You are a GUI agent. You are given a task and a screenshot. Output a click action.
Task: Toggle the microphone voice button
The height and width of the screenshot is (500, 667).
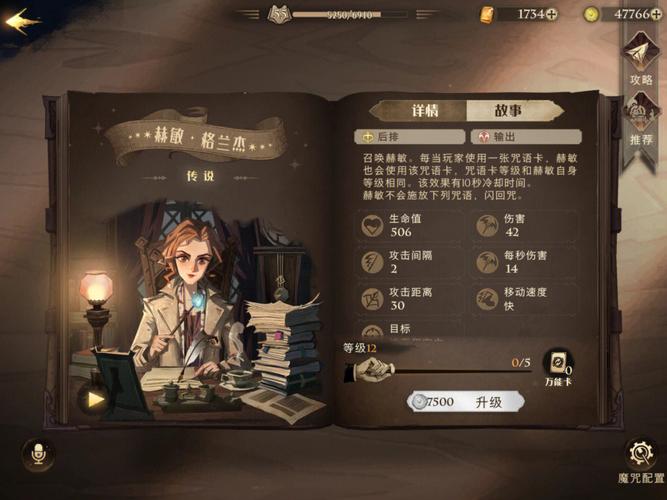pyautogui.click(x=38, y=454)
